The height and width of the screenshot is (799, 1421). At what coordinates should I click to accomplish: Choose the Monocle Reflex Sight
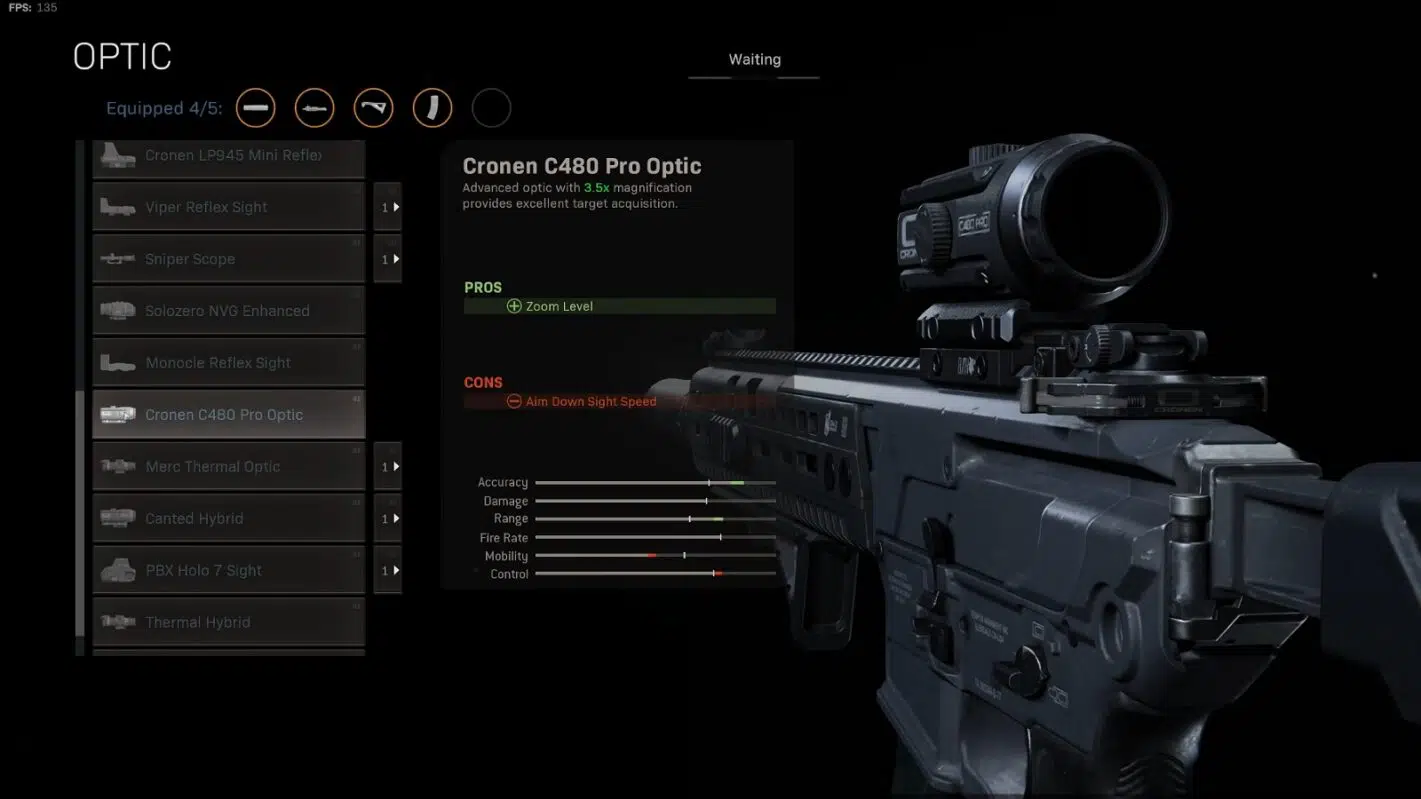pyautogui.click(x=229, y=363)
